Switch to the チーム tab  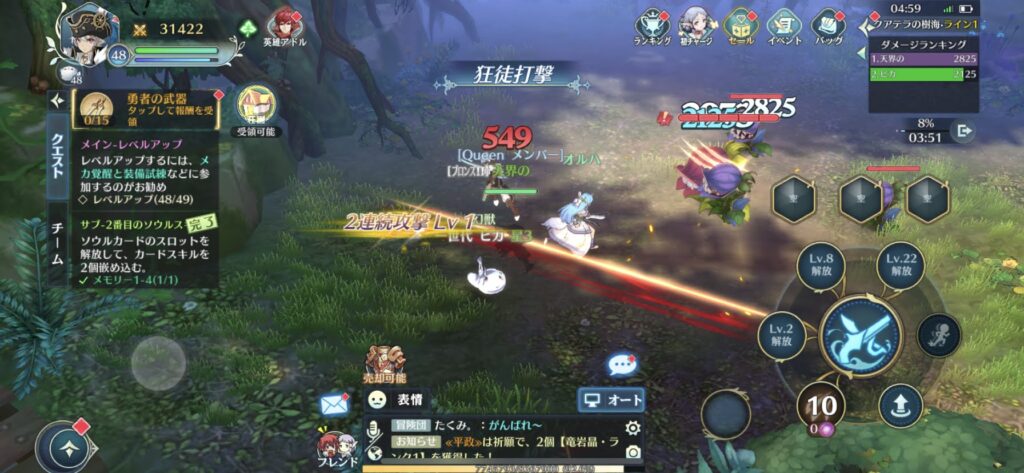(x=57, y=243)
